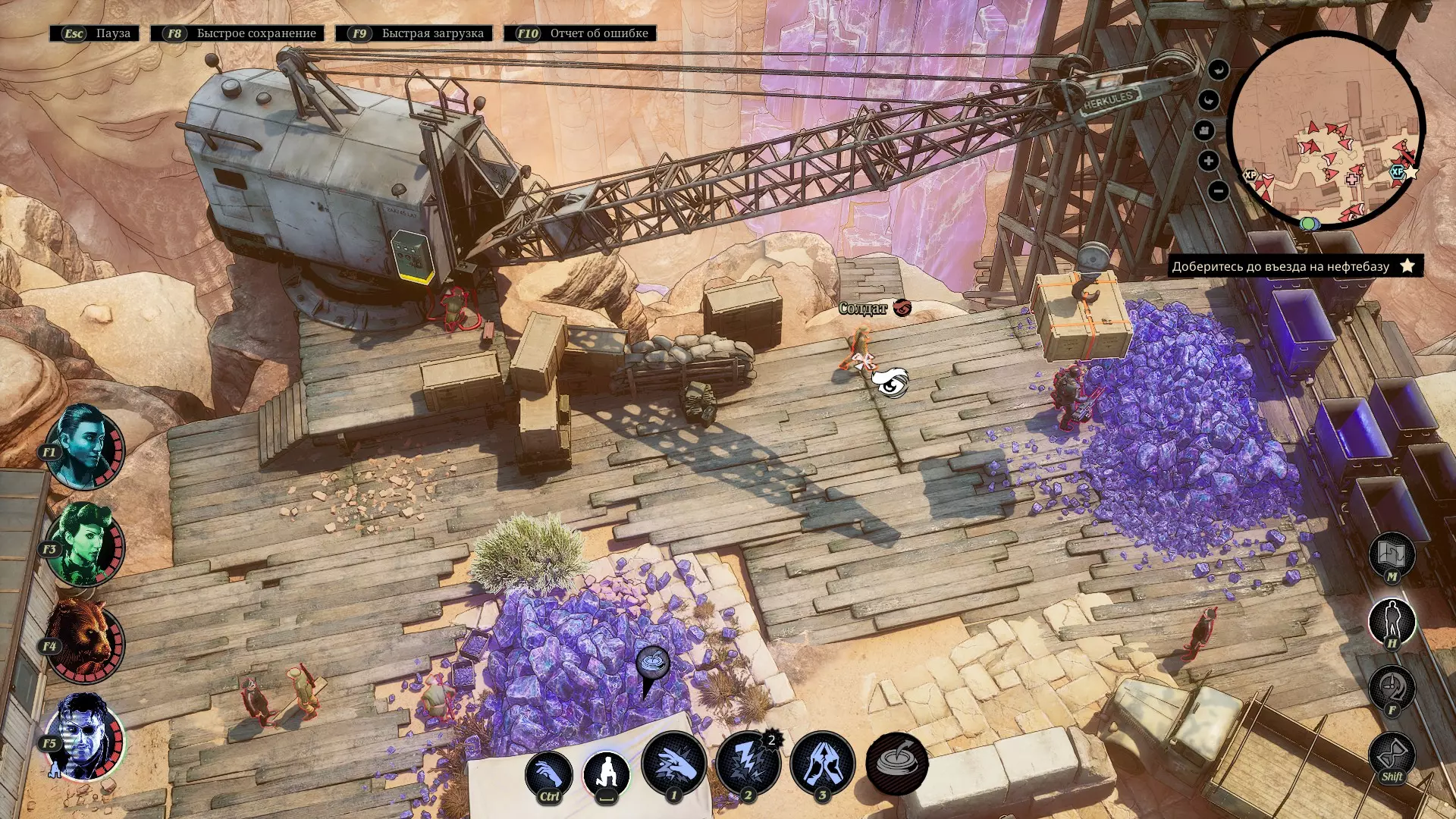Select the bear character portrait
Viewport: 1456px width, 819px height.
[86, 641]
